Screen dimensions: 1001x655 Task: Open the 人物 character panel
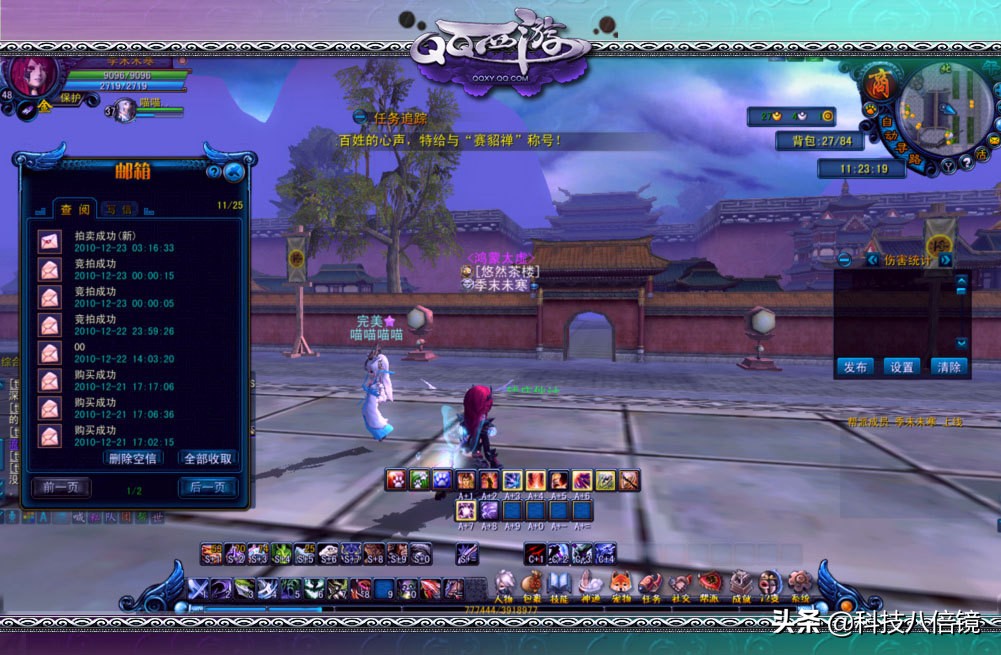(x=504, y=584)
